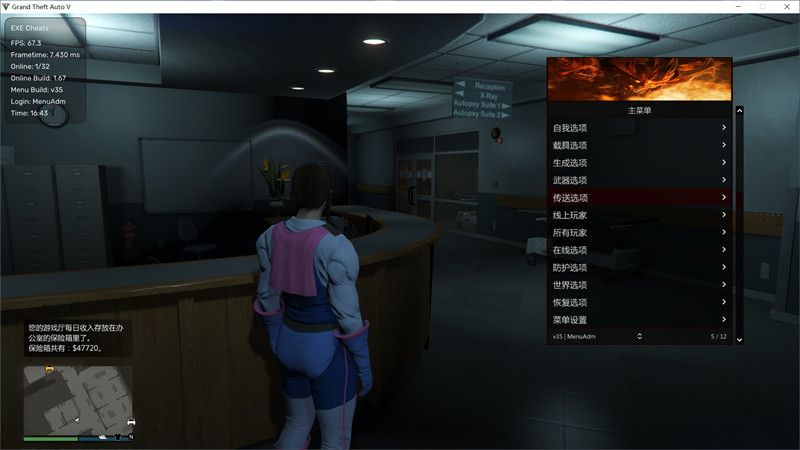Click the radar minimap
This screenshot has width=800, height=450.
pos(78,400)
